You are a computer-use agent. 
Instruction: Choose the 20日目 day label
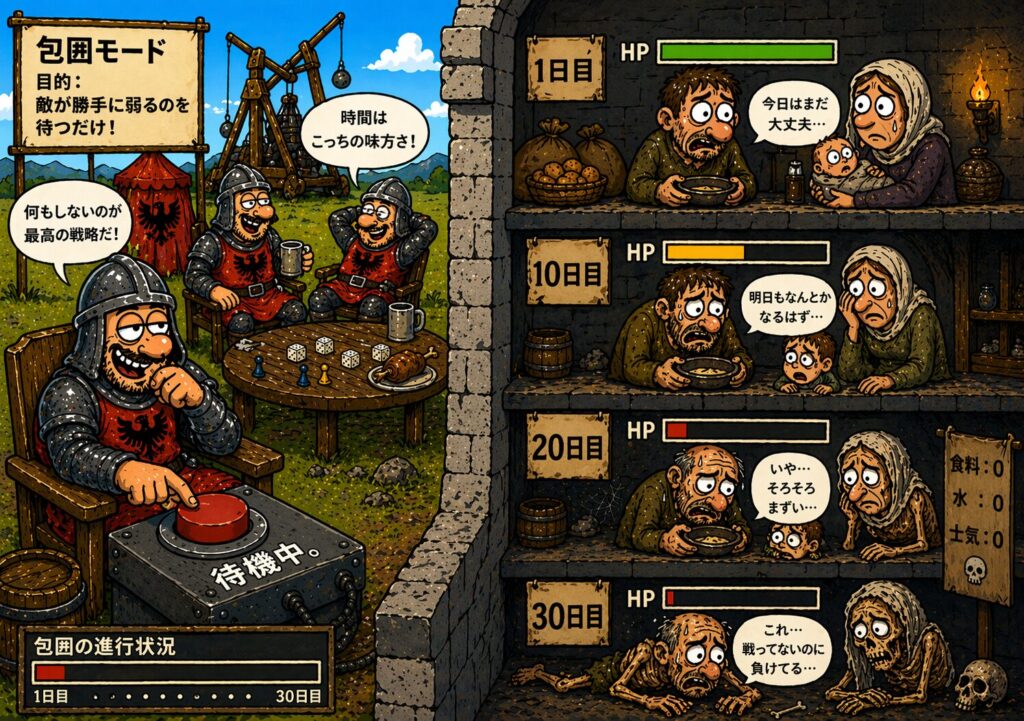point(567,445)
